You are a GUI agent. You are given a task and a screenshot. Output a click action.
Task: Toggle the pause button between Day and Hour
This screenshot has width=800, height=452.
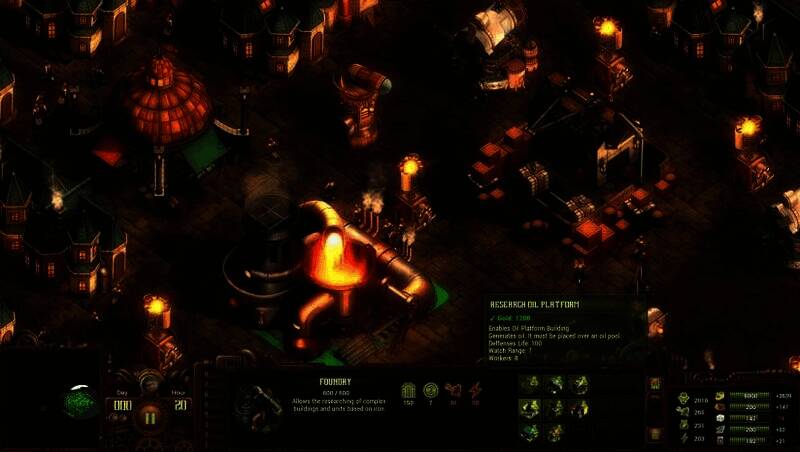click(150, 416)
